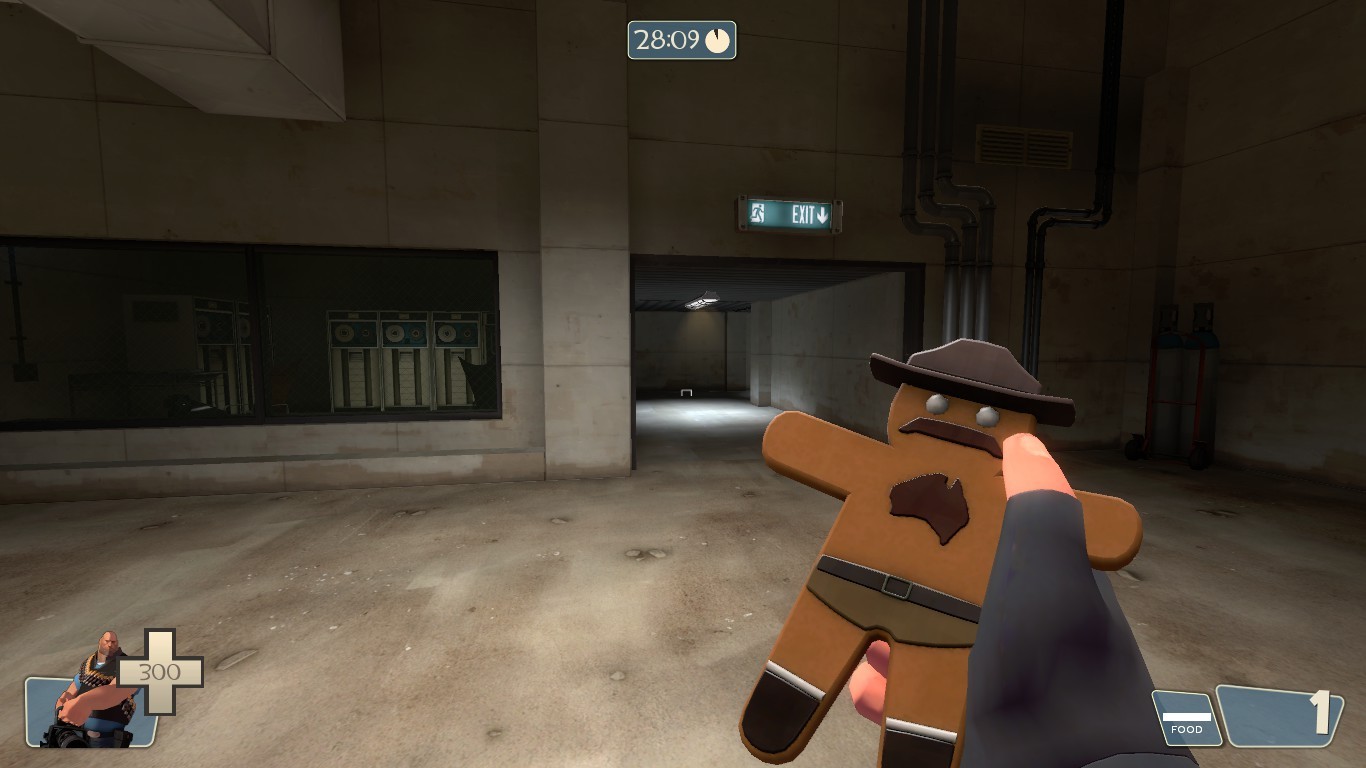Screen dimensions: 1366x768
Task: Click the down arrow on the EXIT sign
Action: pos(822,213)
